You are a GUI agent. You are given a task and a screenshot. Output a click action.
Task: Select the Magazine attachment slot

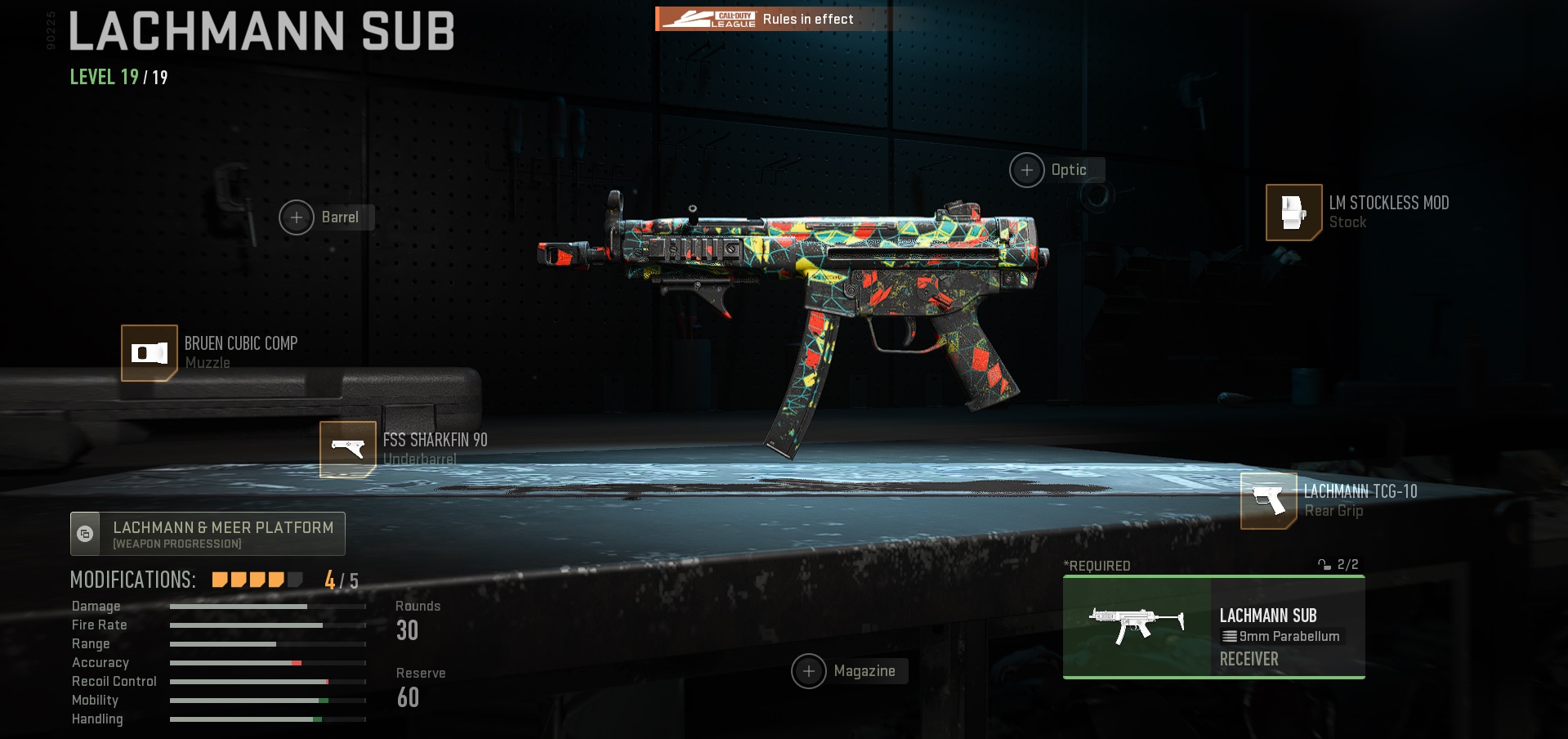tap(809, 671)
